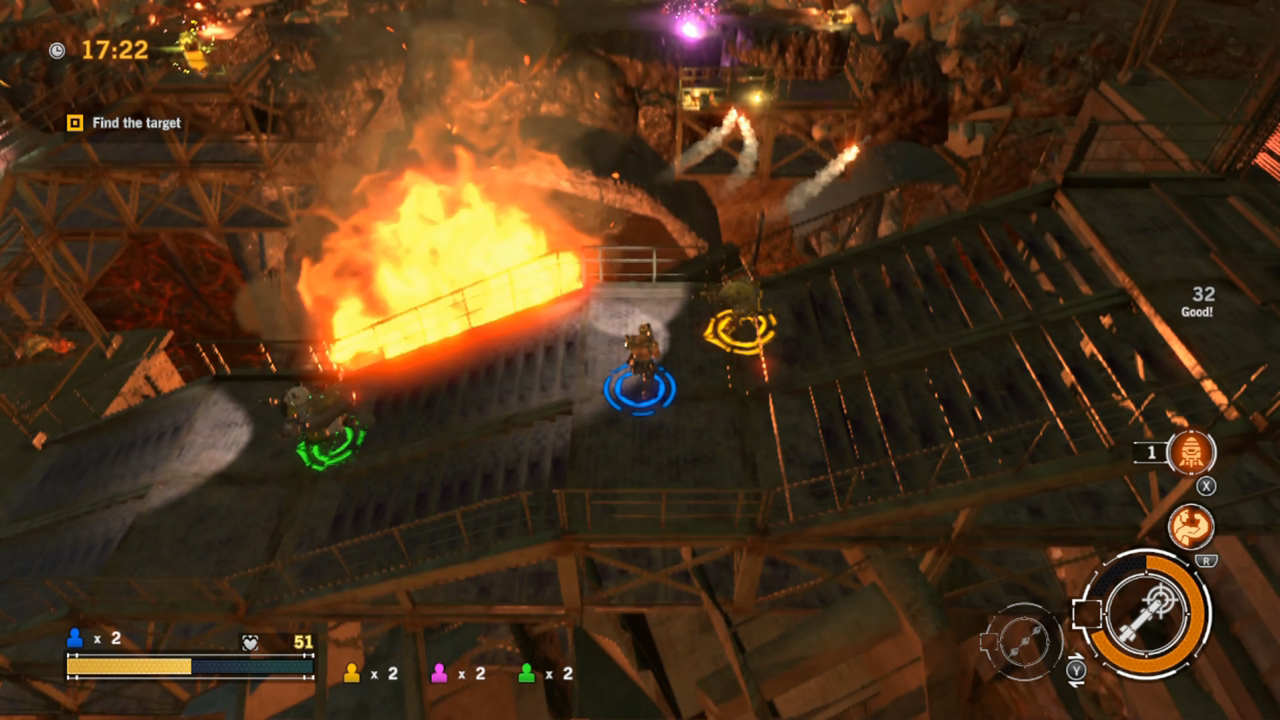Select the green player icon
This screenshot has height=720, width=1280.
click(x=526, y=673)
